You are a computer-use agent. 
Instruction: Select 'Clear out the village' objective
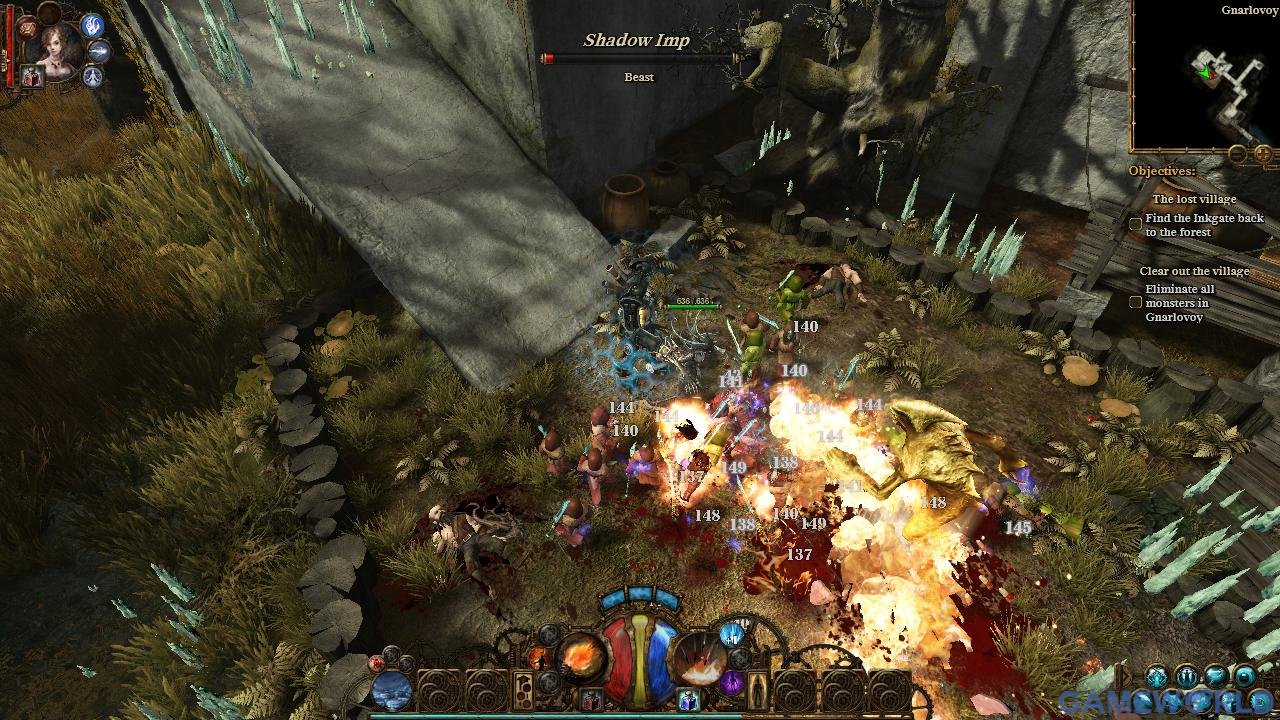pos(1194,271)
